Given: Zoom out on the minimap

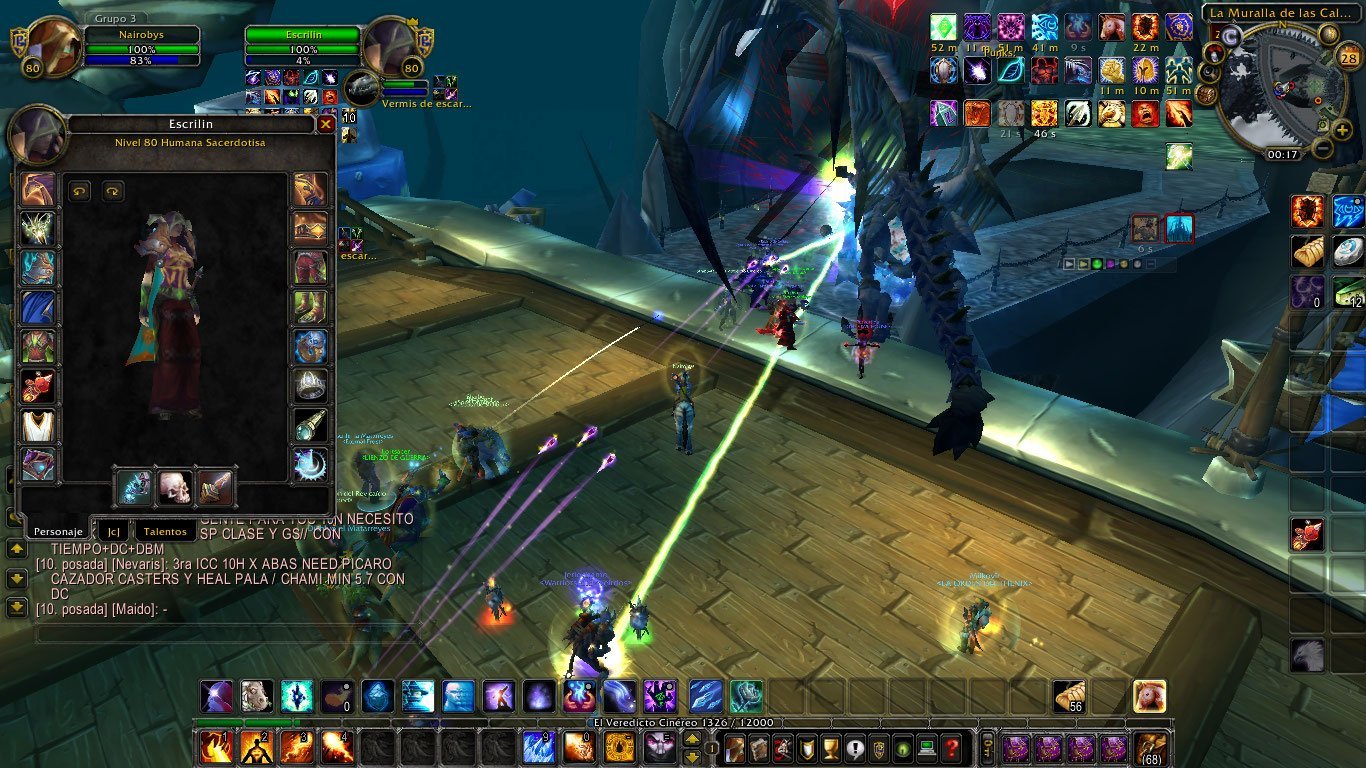Looking at the screenshot, I should click(x=1321, y=150).
